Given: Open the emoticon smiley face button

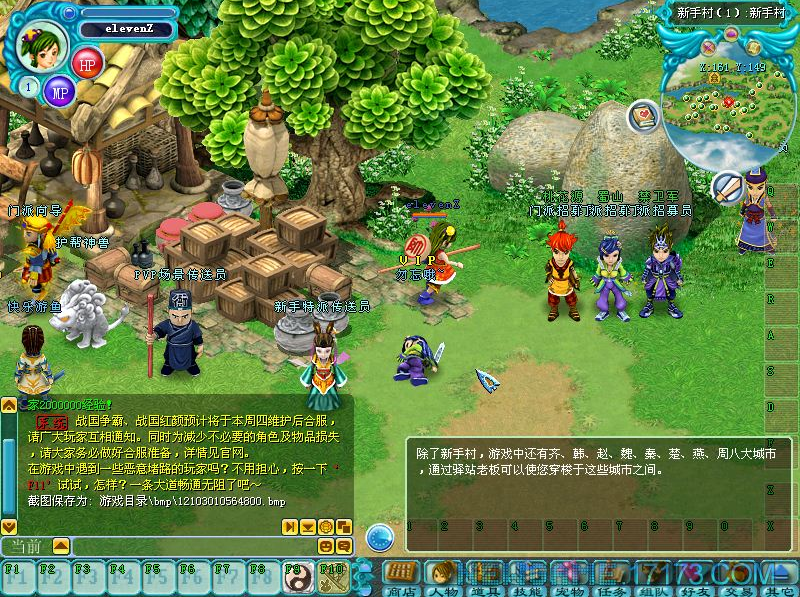Looking at the screenshot, I should click(x=326, y=546).
